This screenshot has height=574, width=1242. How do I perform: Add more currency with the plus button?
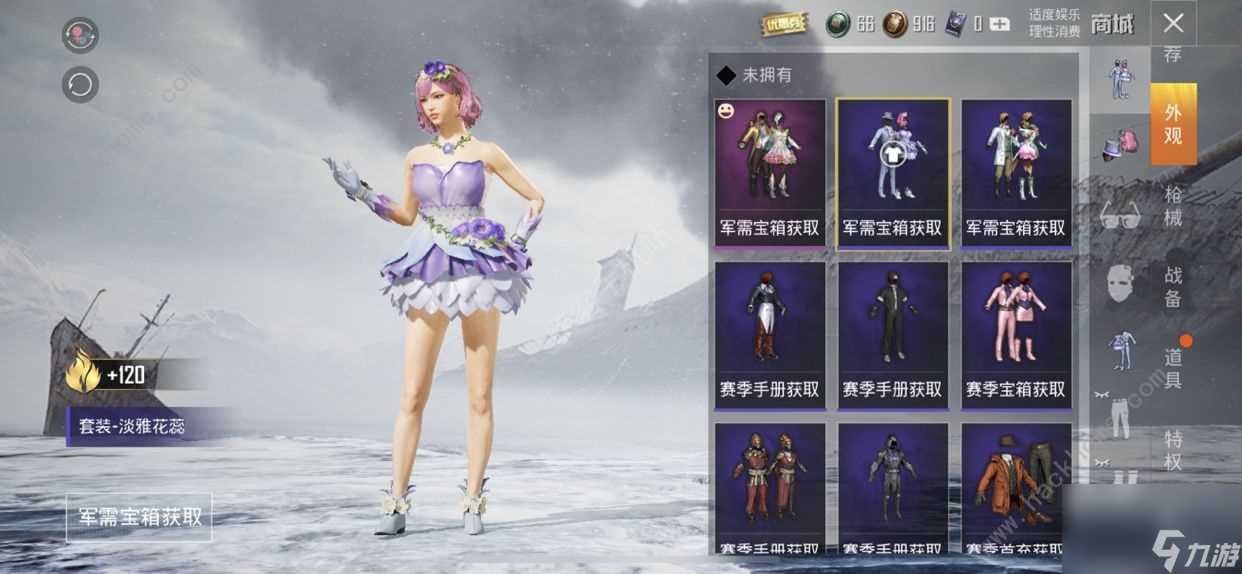coord(999,24)
